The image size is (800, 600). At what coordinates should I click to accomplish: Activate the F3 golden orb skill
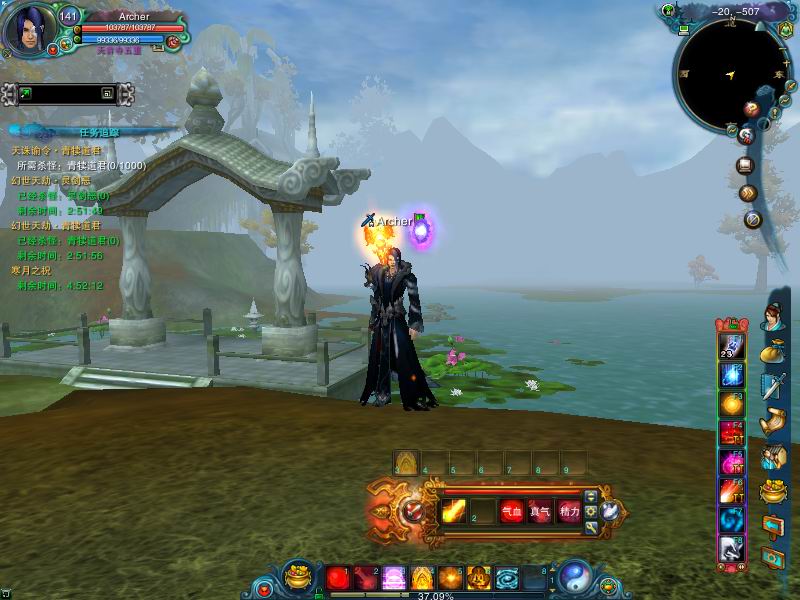(x=730, y=403)
